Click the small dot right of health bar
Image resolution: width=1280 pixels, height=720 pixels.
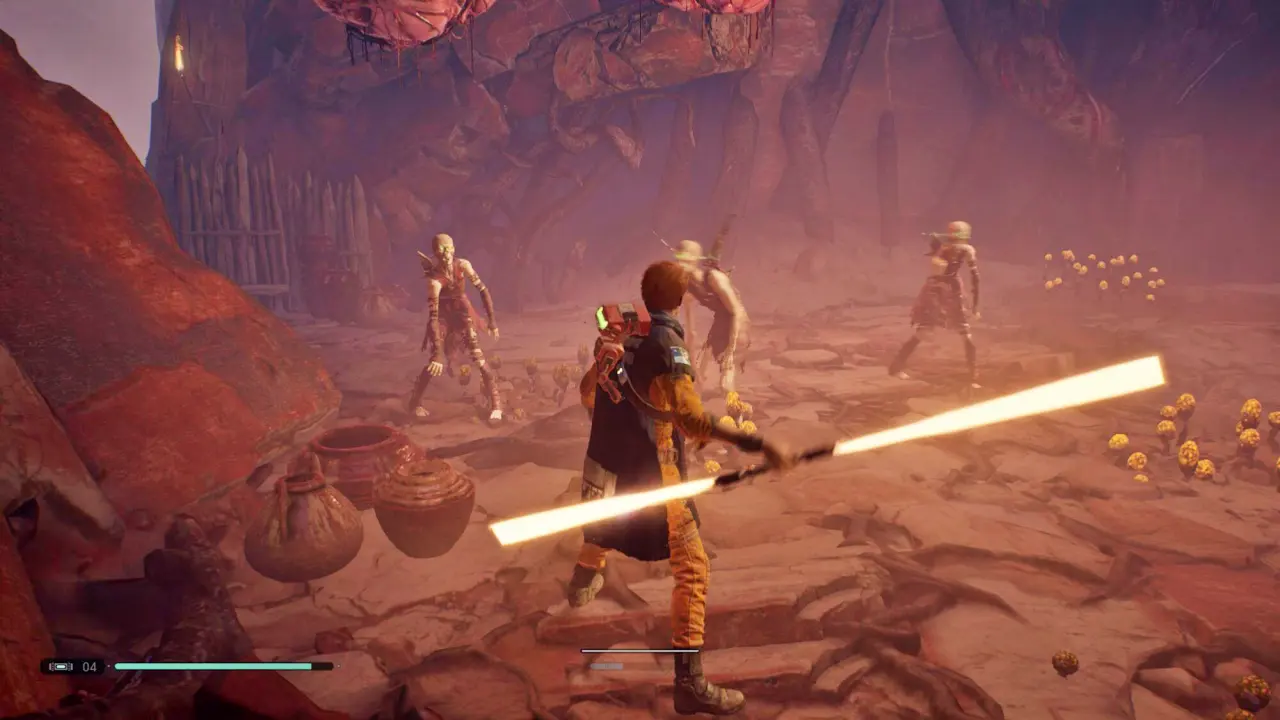click(338, 666)
